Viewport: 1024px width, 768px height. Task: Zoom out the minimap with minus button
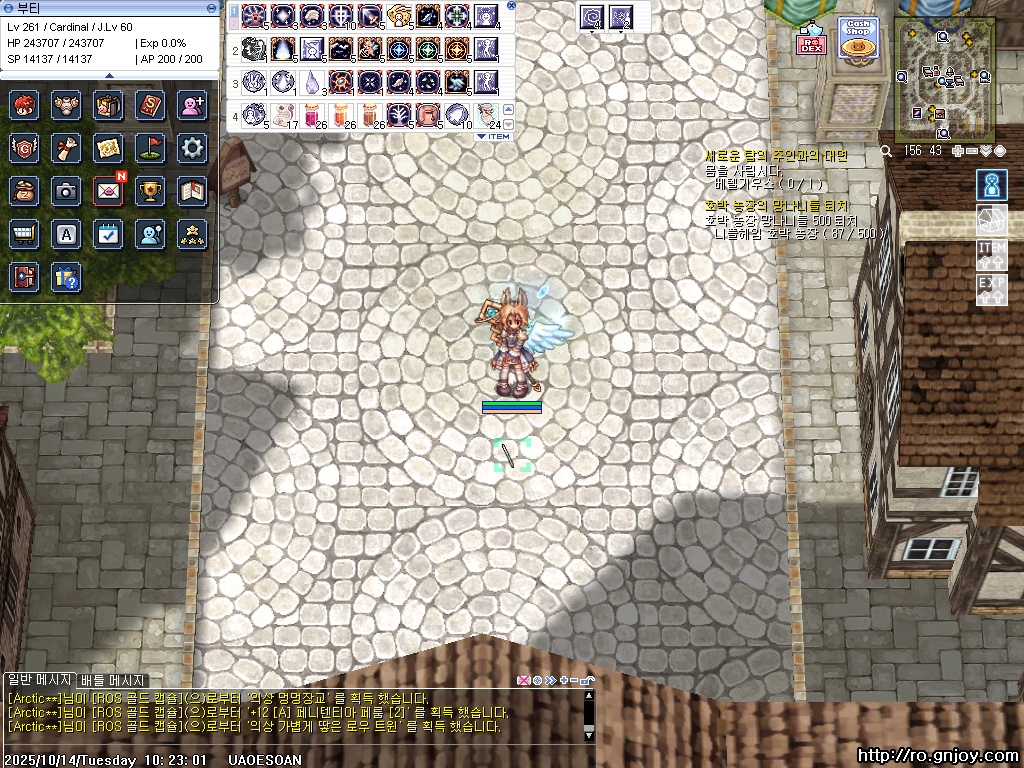[971, 151]
